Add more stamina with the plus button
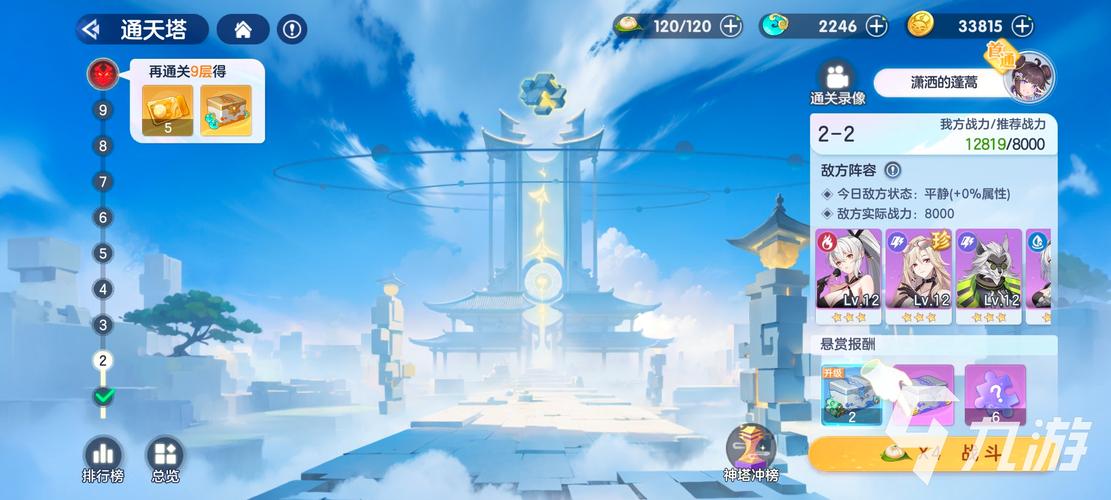The image size is (1111, 500). point(731,26)
